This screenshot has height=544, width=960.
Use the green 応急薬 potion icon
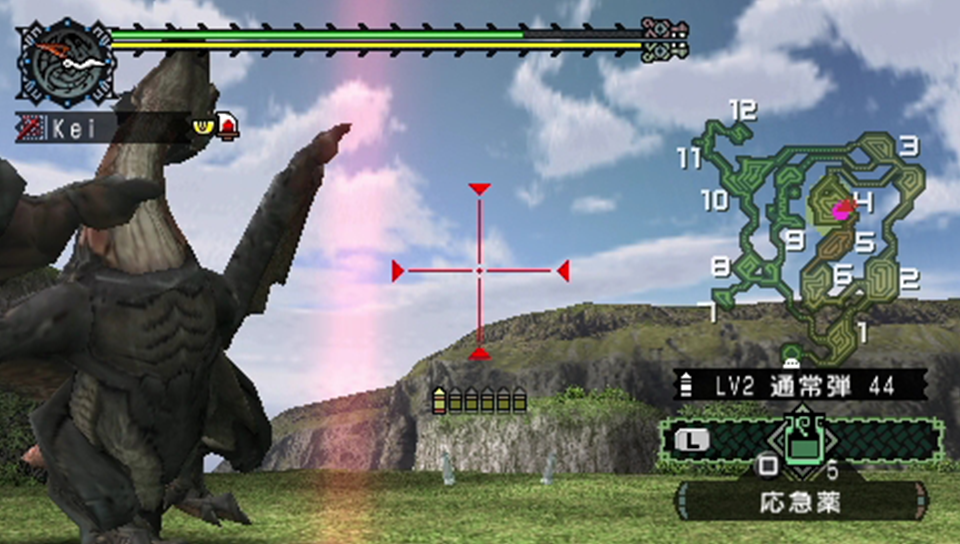(801, 440)
